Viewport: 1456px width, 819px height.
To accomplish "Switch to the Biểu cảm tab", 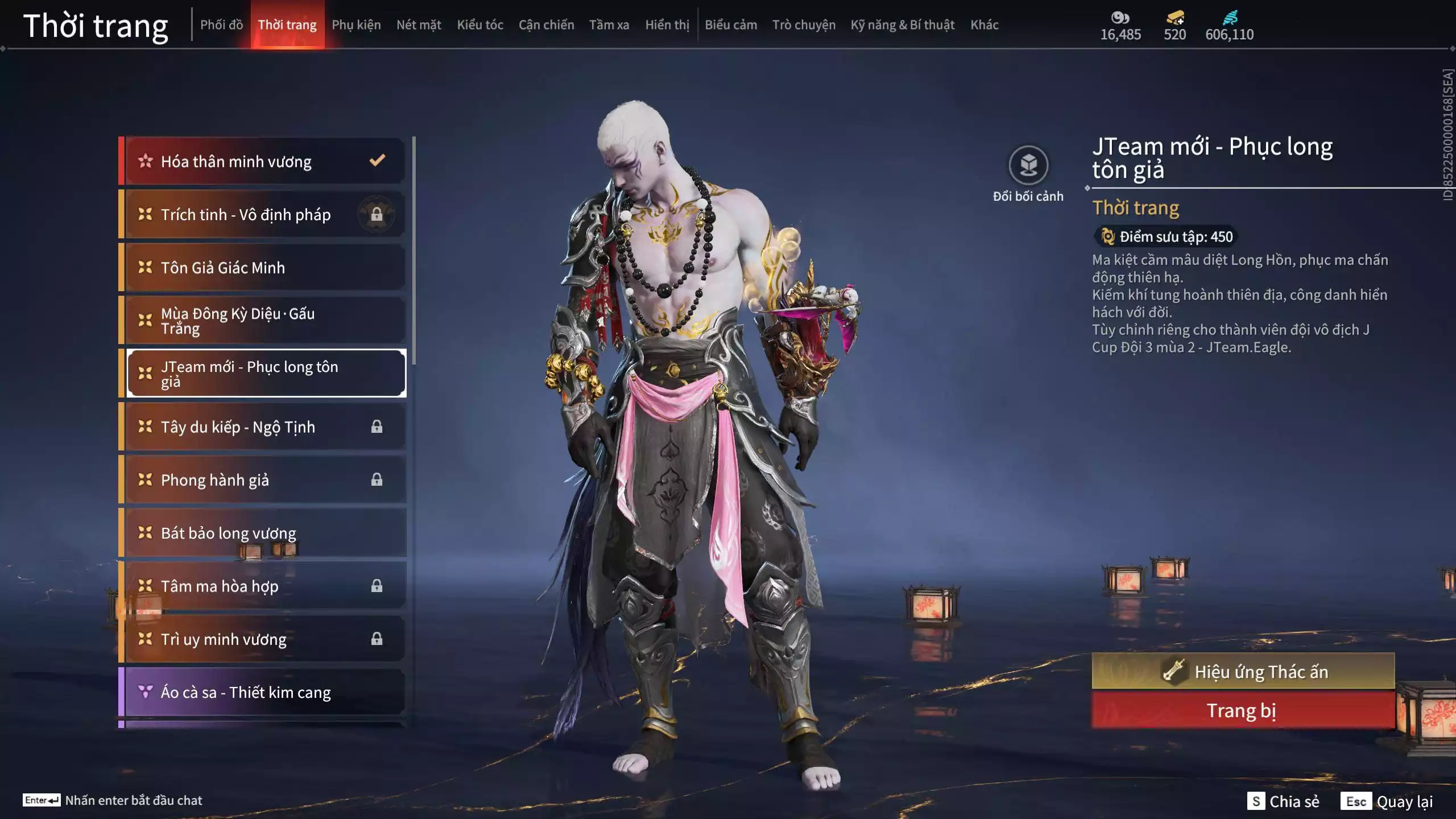I will [x=731, y=25].
